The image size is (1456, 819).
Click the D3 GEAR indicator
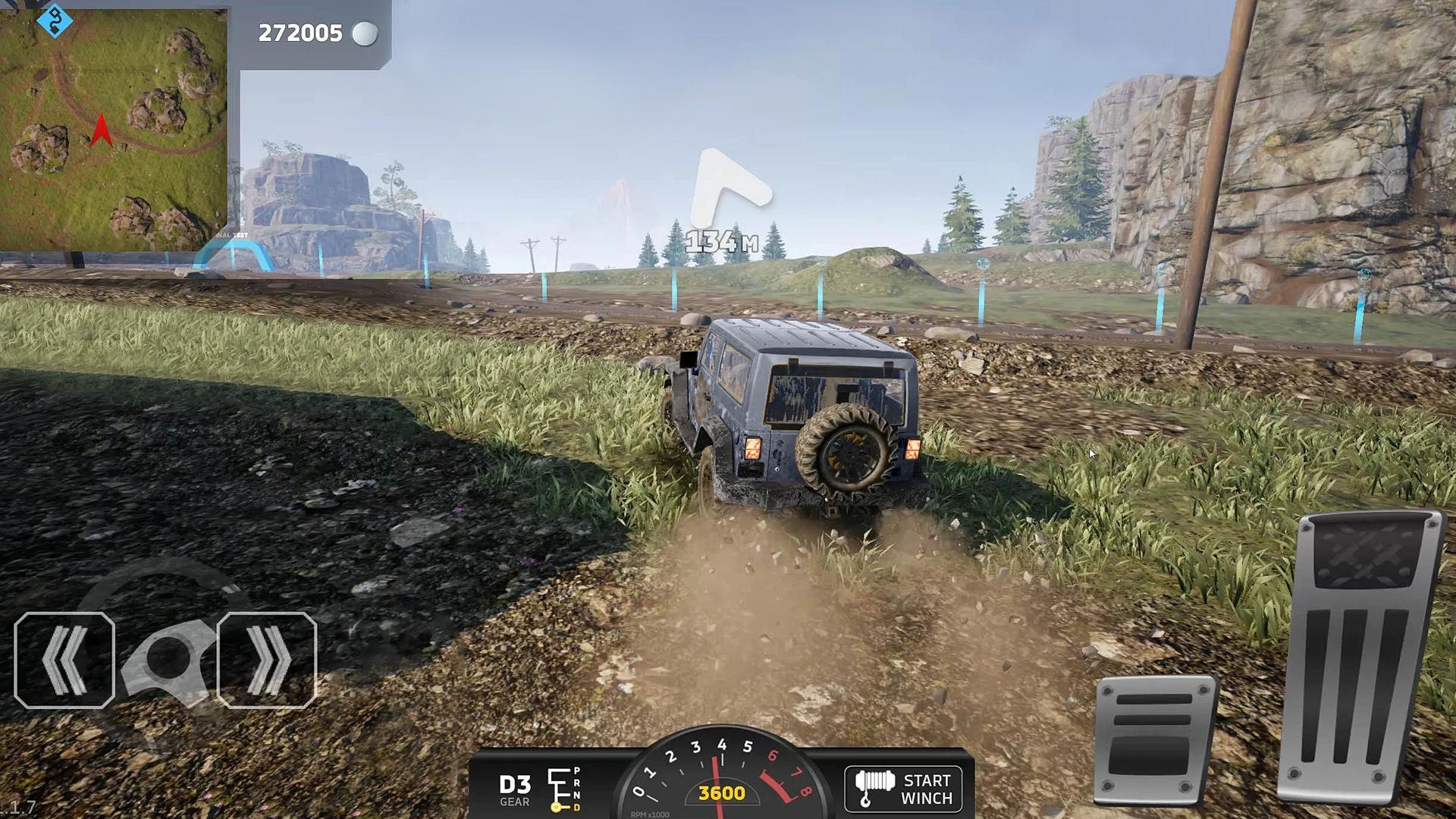(x=514, y=787)
